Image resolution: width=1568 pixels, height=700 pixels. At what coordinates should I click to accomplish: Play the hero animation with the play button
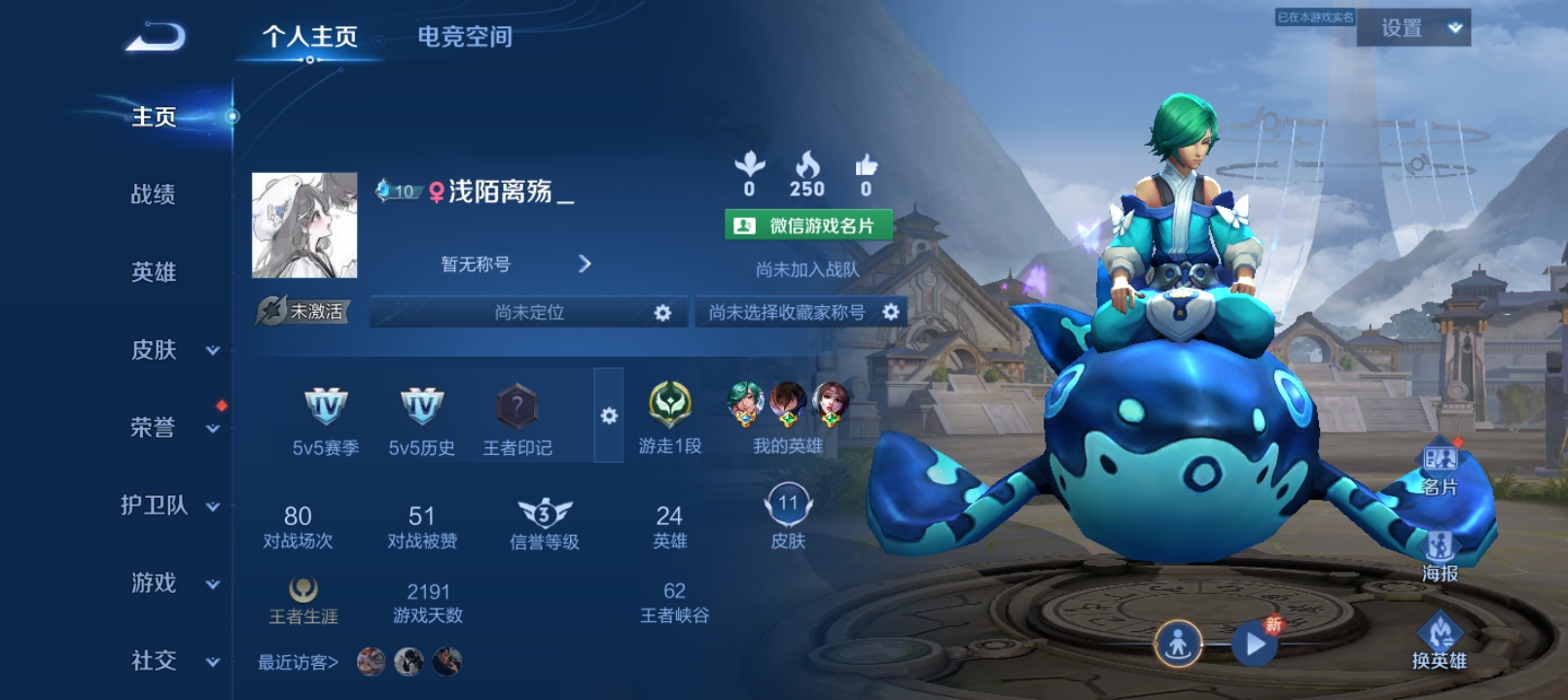point(1253,642)
